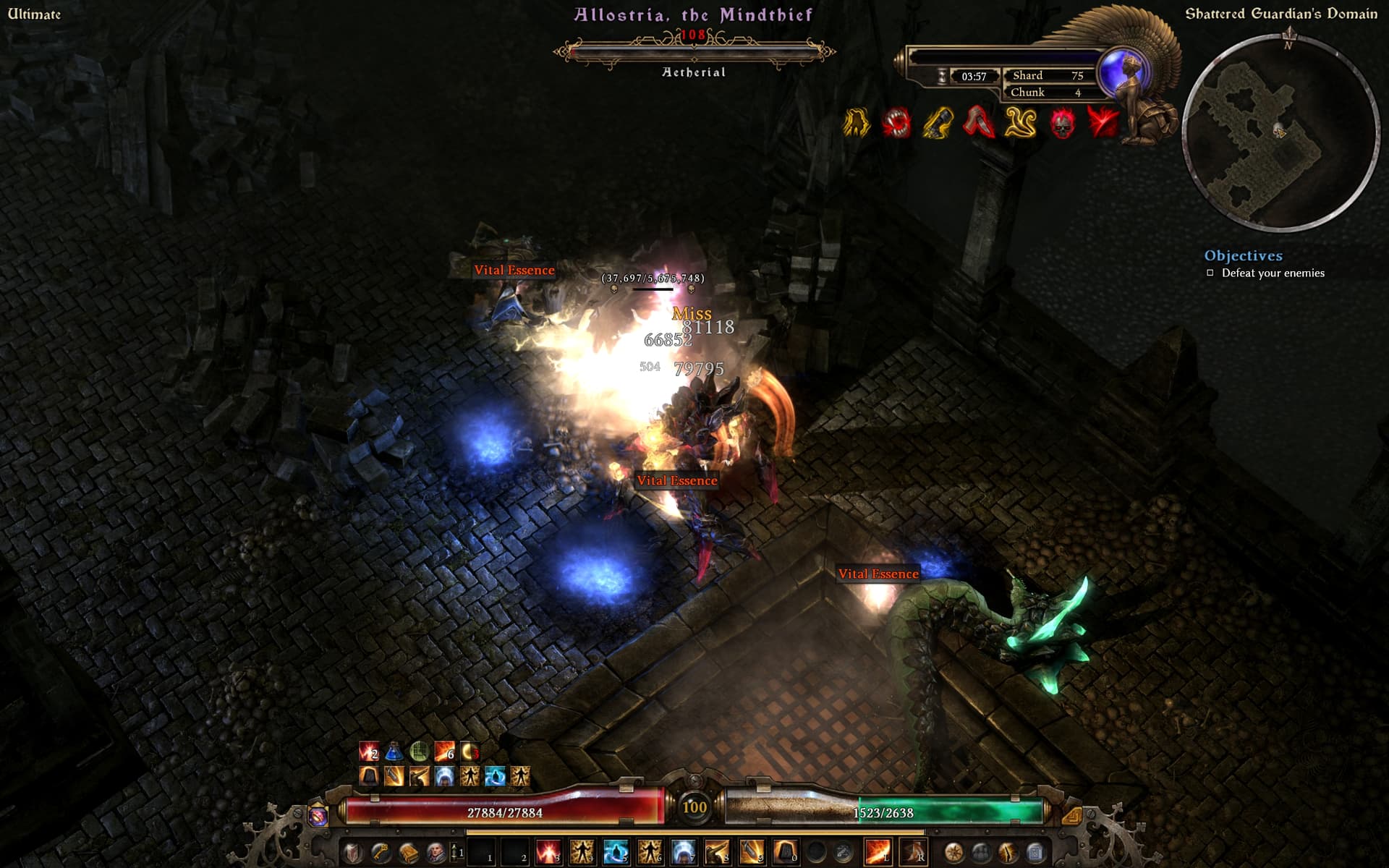Trigger the blue aura head skill in slot 7

[x=683, y=852]
